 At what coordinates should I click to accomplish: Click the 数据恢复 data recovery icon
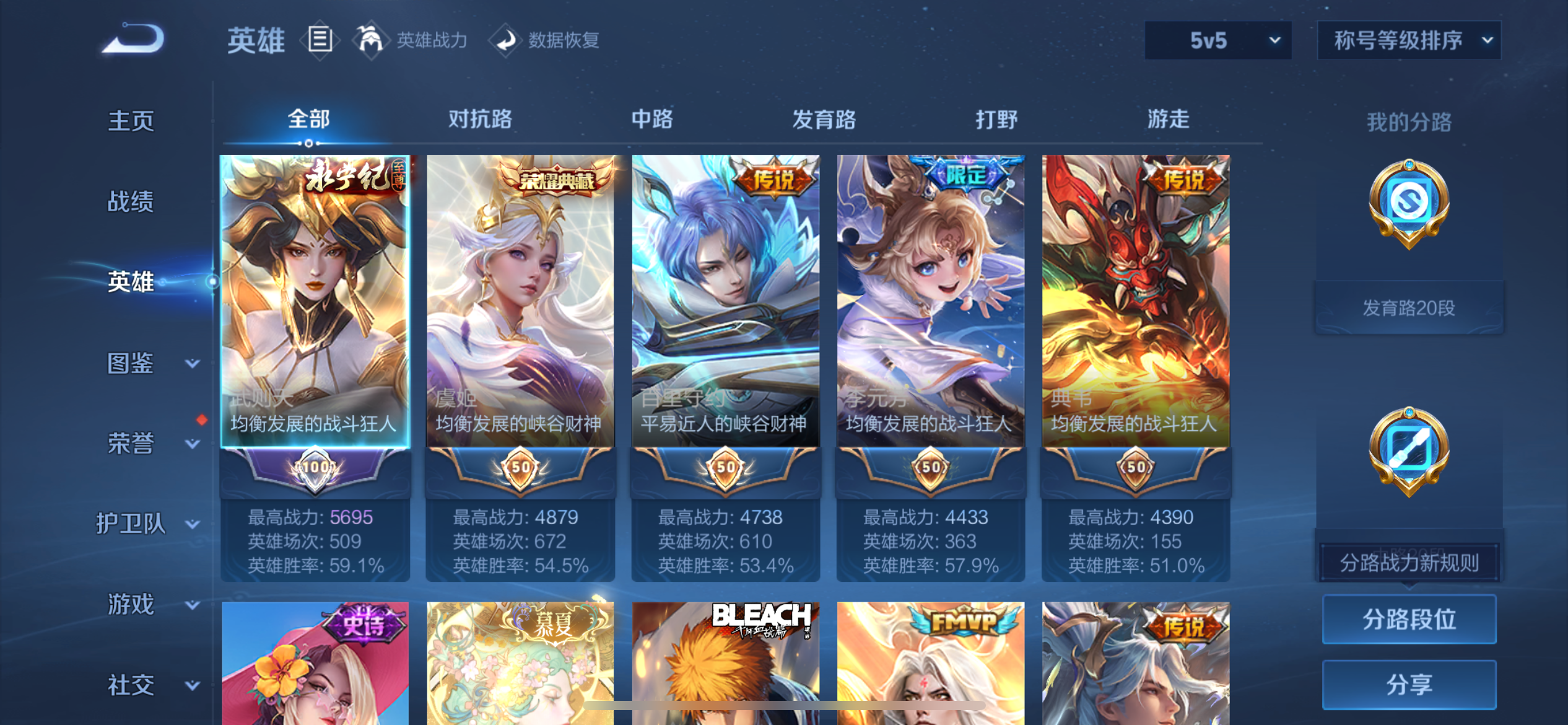507,38
